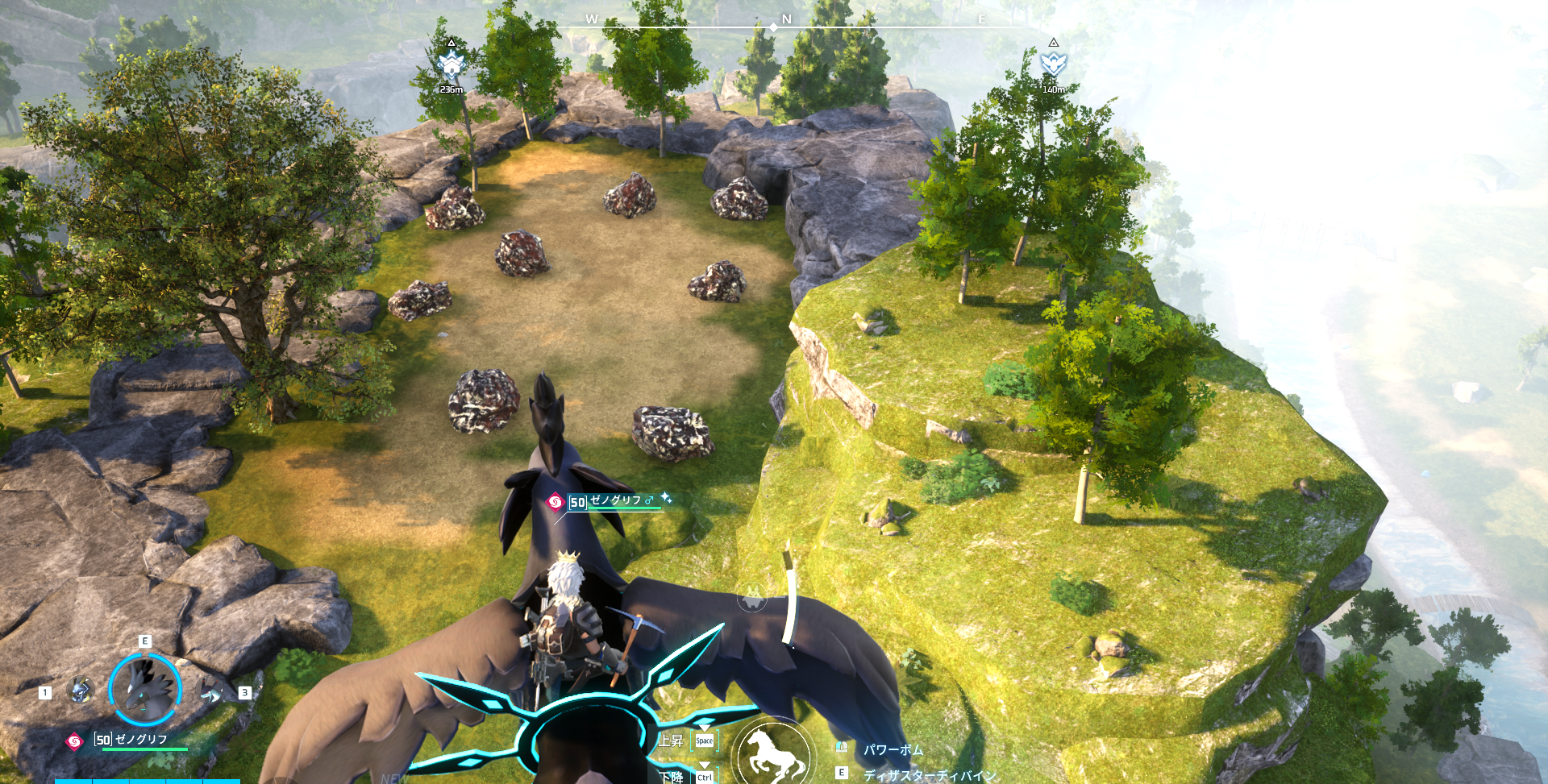Toggle ascent with the Space keybind badge
The height and width of the screenshot is (784, 1548).
pos(705,740)
